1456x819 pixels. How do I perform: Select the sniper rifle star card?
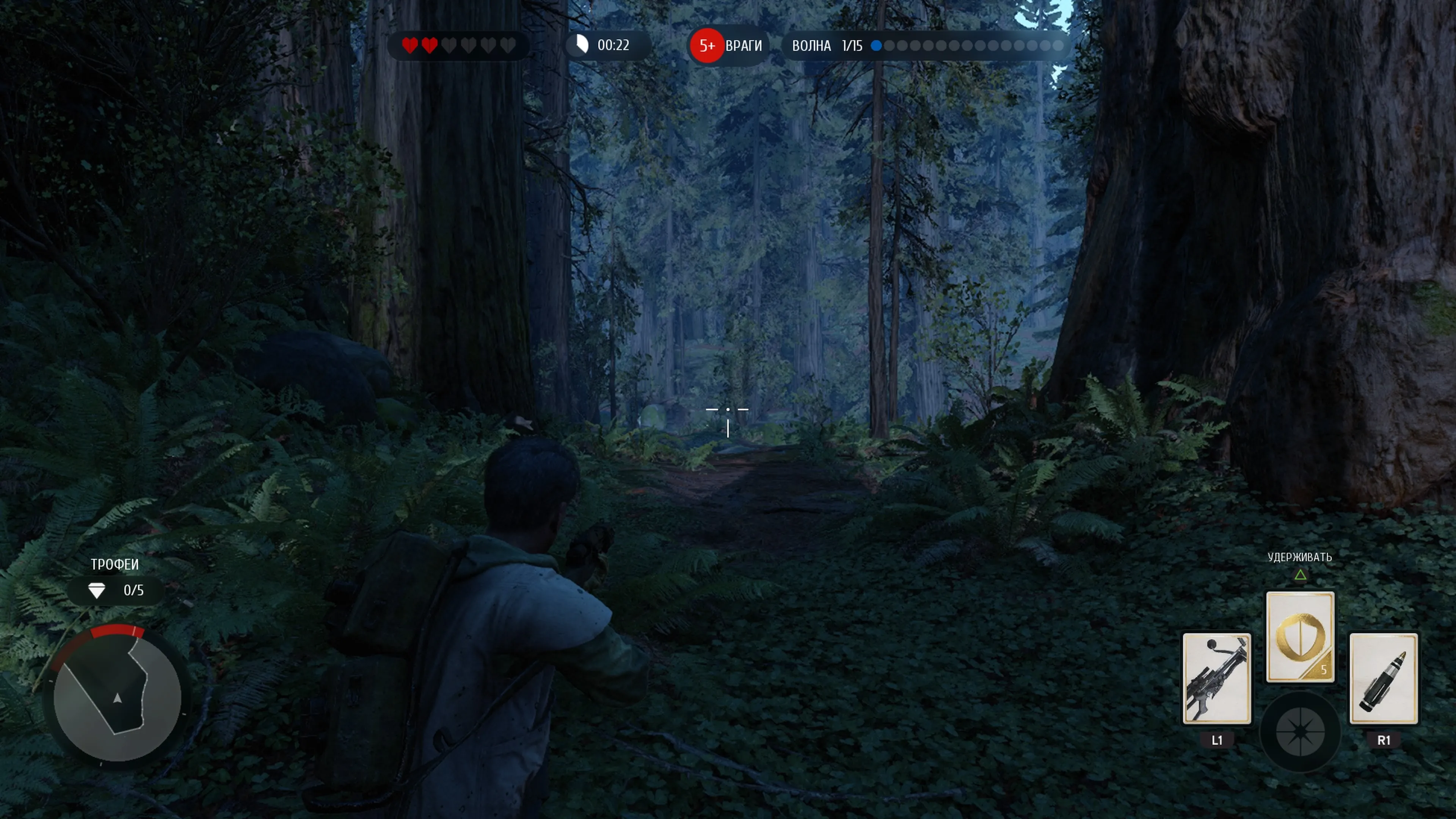pos(1216,678)
